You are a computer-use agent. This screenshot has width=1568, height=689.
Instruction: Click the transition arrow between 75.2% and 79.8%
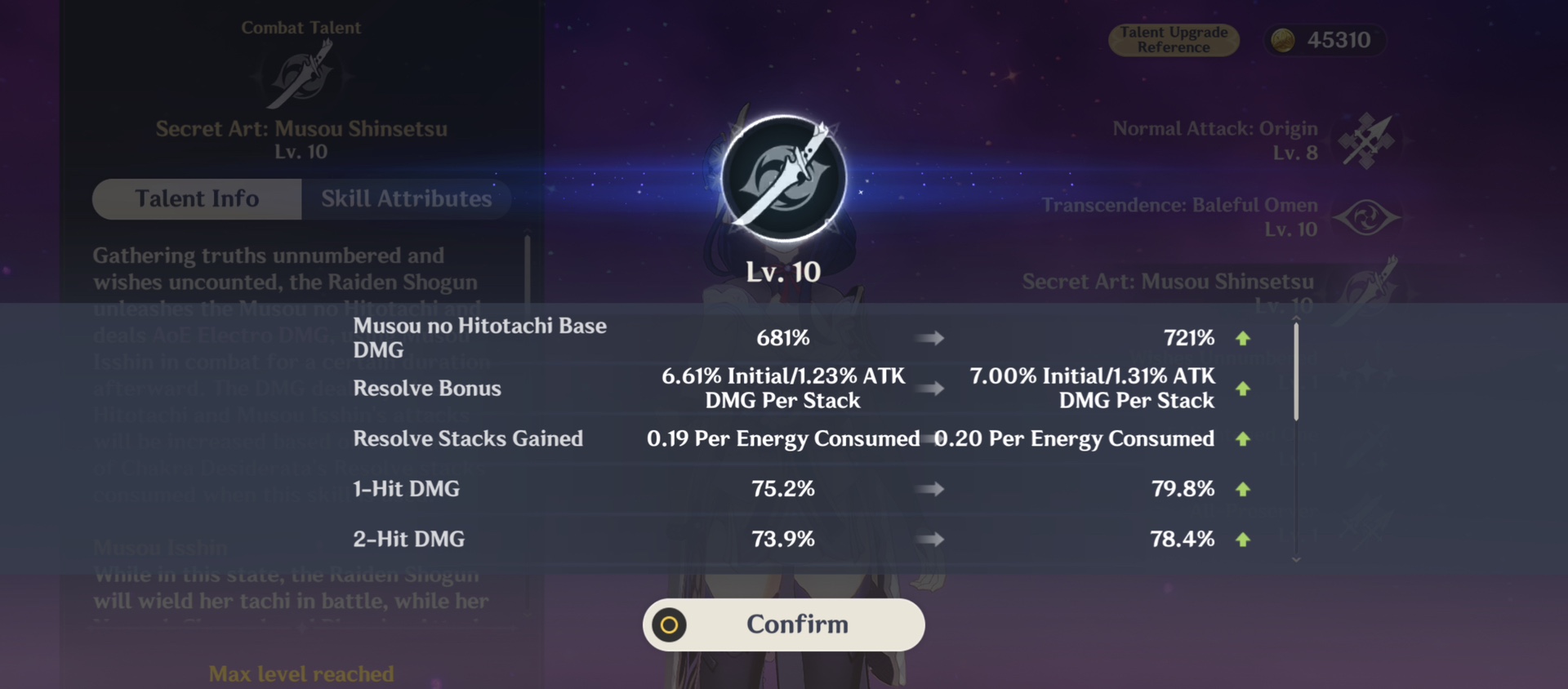[931, 489]
